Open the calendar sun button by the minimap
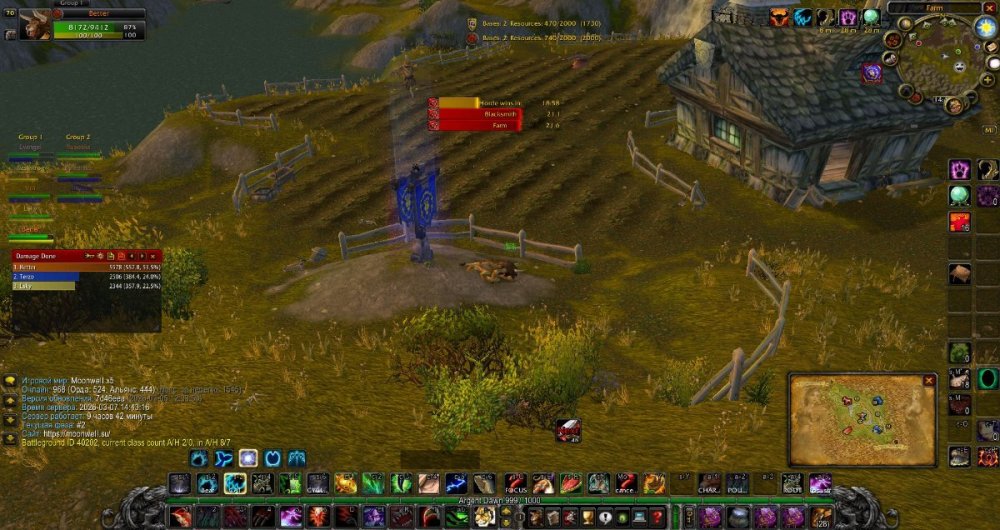The width and height of the screenshot is (1000, 530). pos(984,27)
